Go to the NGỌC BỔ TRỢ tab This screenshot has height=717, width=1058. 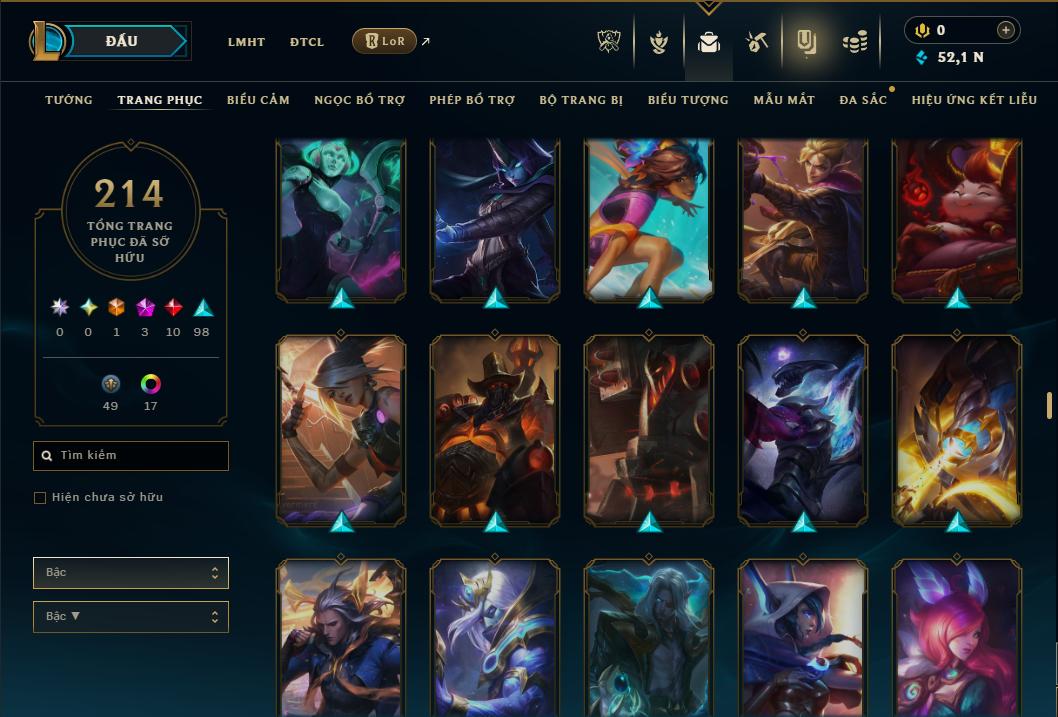tap(359, 100)
